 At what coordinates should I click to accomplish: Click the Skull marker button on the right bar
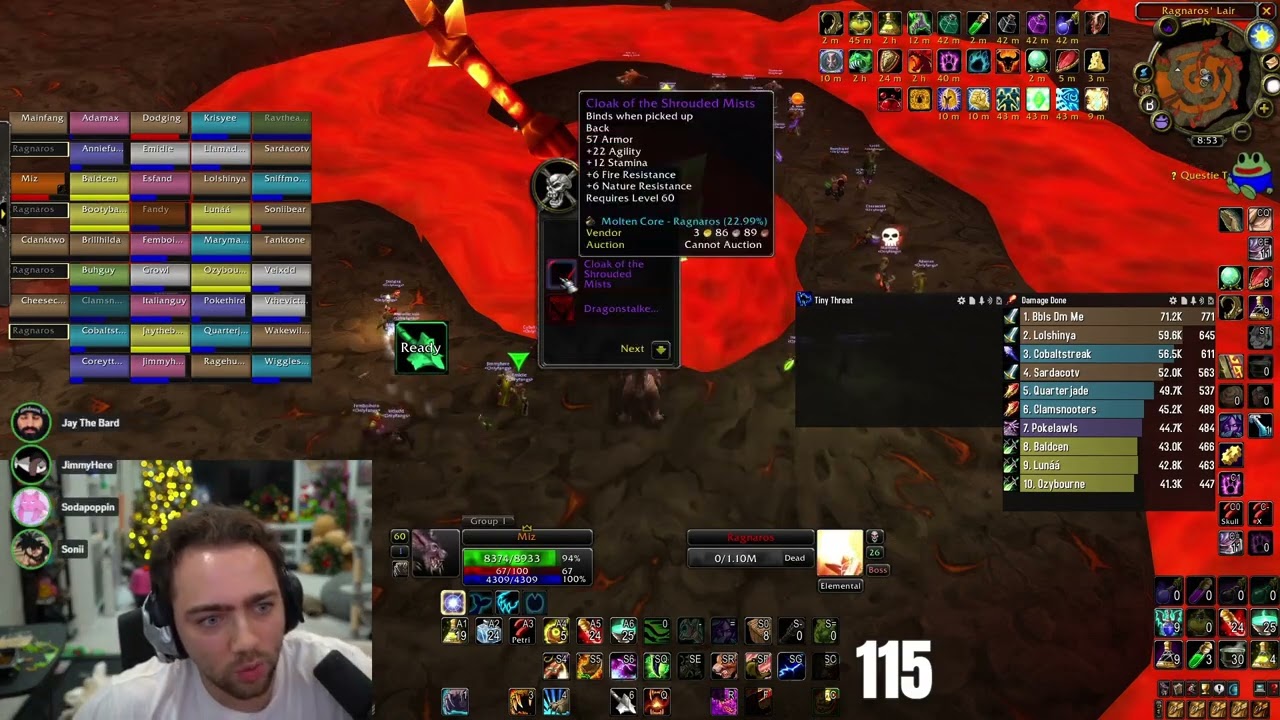1231,513
